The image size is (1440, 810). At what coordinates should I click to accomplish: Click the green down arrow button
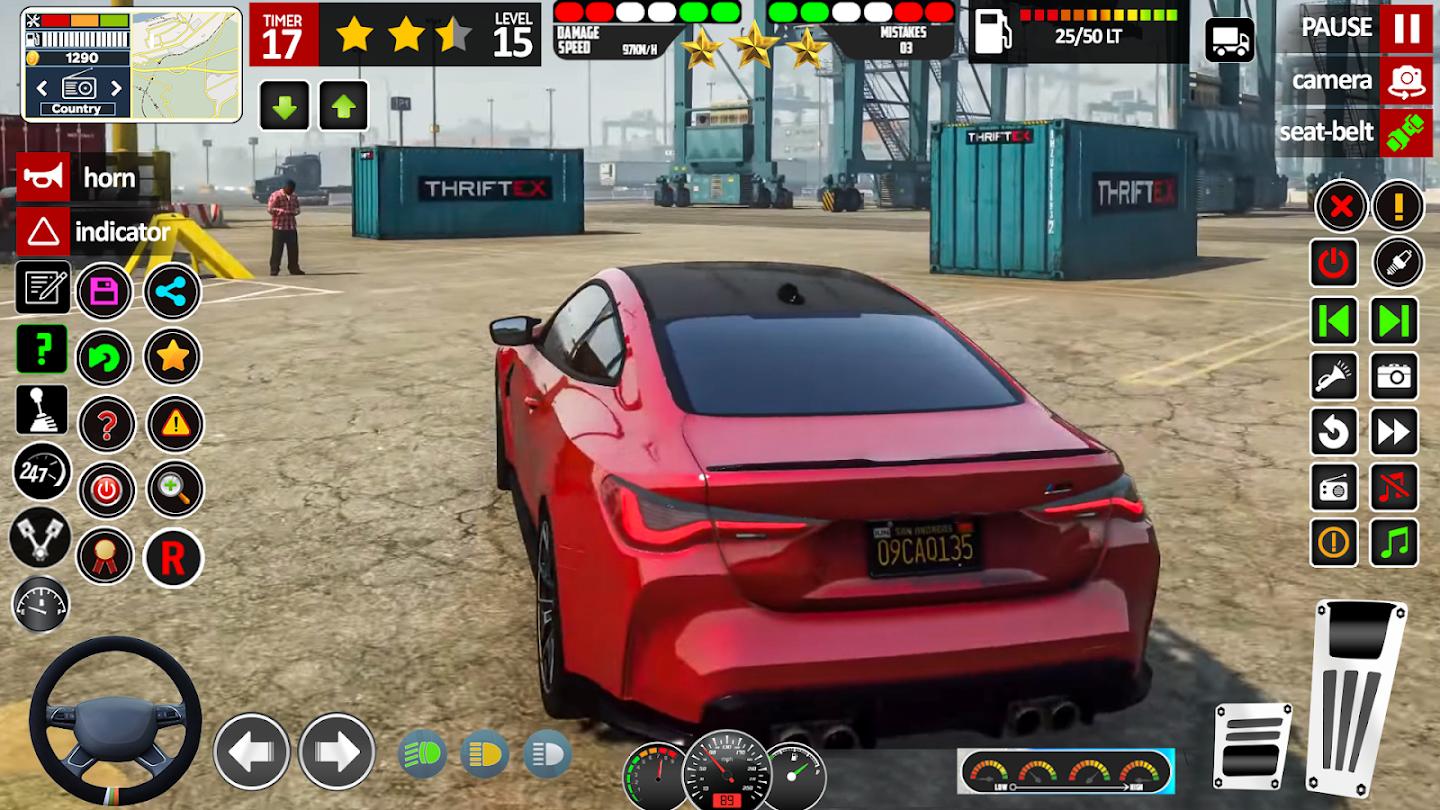click(x=285, y=106)
